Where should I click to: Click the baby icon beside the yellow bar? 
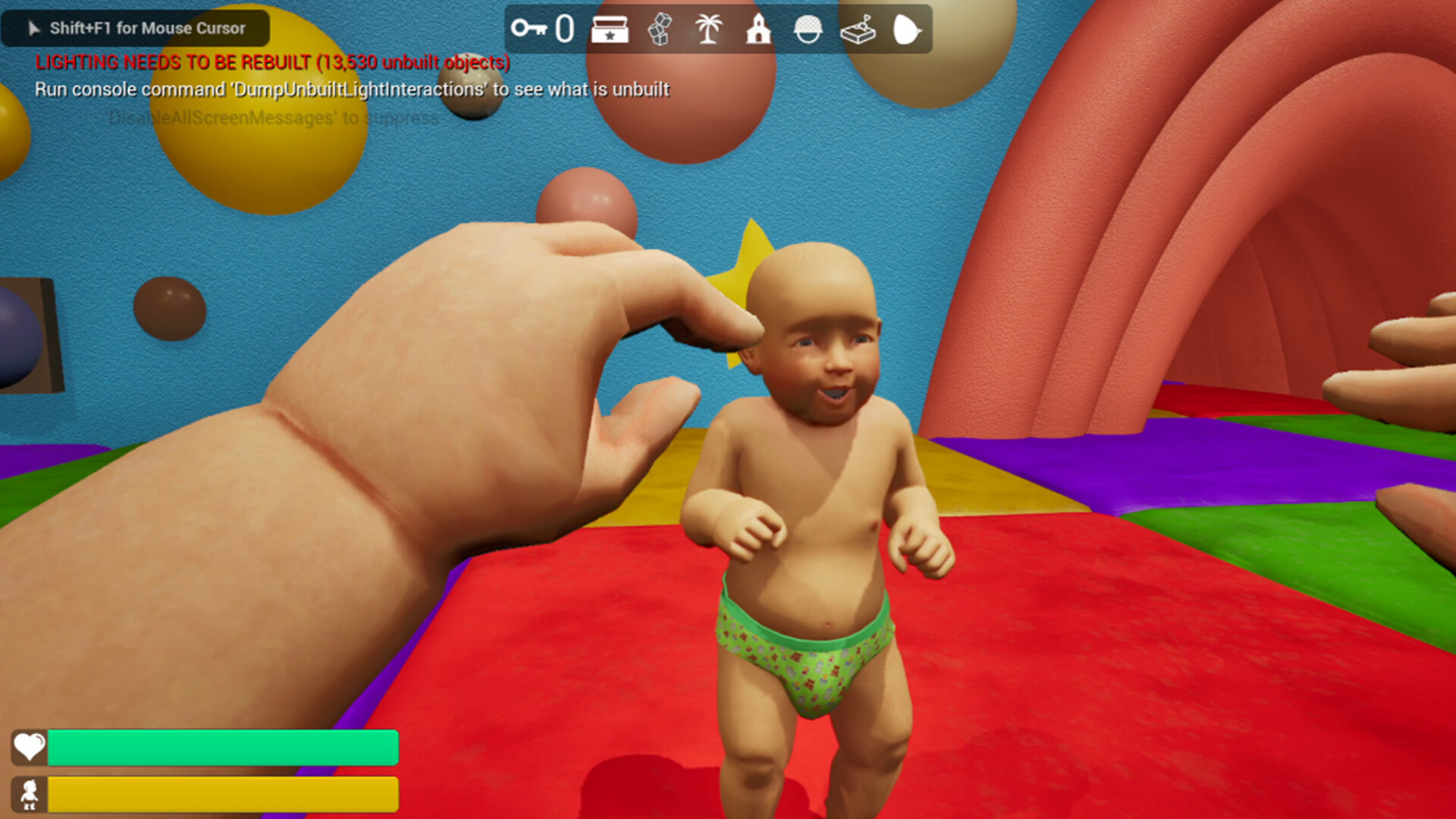tap(27, 795)
